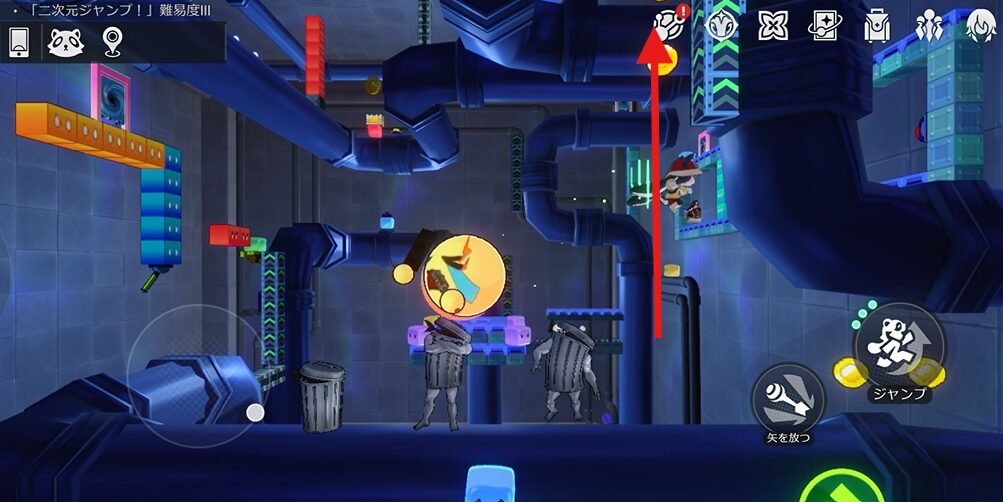This screenshot has width=1003, height=502.
Task: Open the four-petal flower icon
Action: [x=773, y=25]
